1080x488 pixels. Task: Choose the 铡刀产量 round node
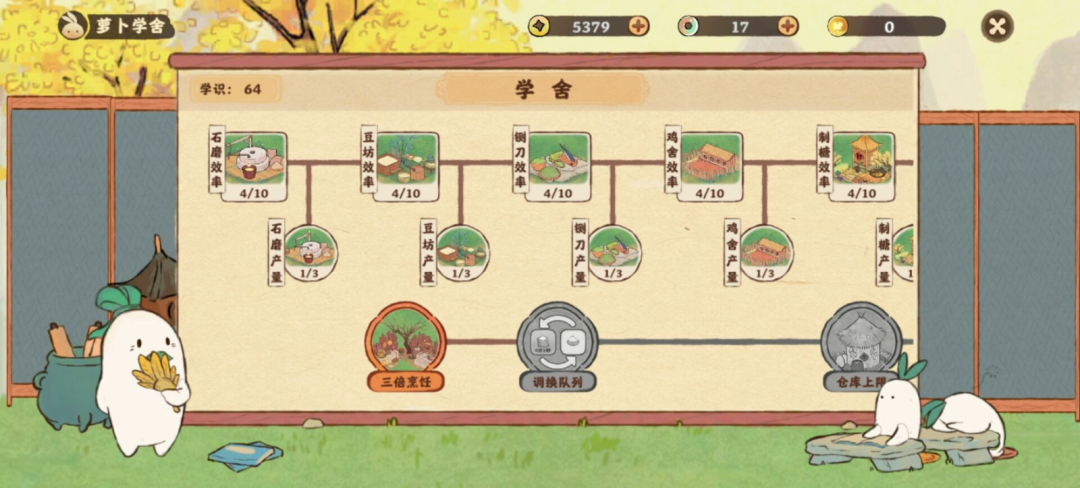(614, 252)
